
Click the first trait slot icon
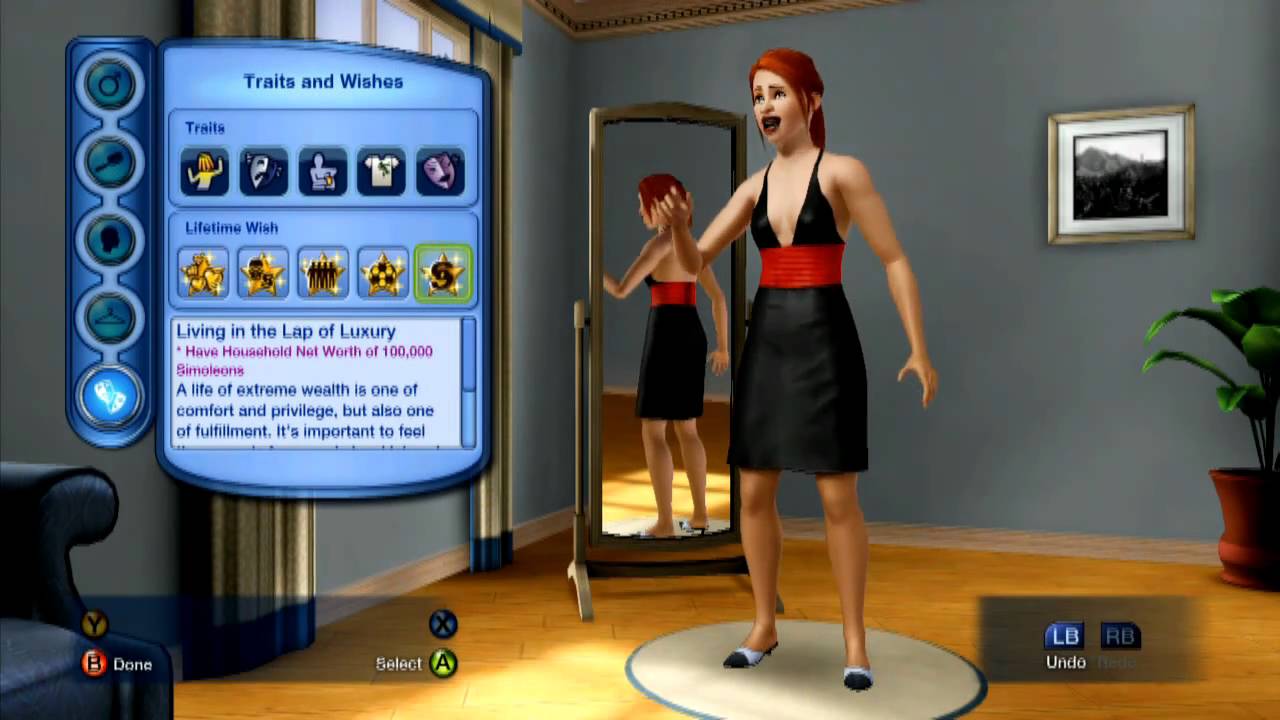[x=203, y=172]
